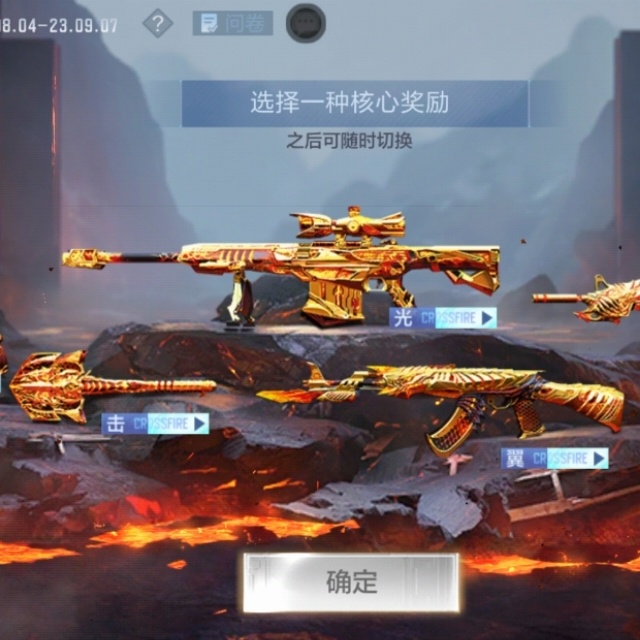
Task: Preview the 翼 CrossFire rifle tag
Action: [x=555, y=458]
